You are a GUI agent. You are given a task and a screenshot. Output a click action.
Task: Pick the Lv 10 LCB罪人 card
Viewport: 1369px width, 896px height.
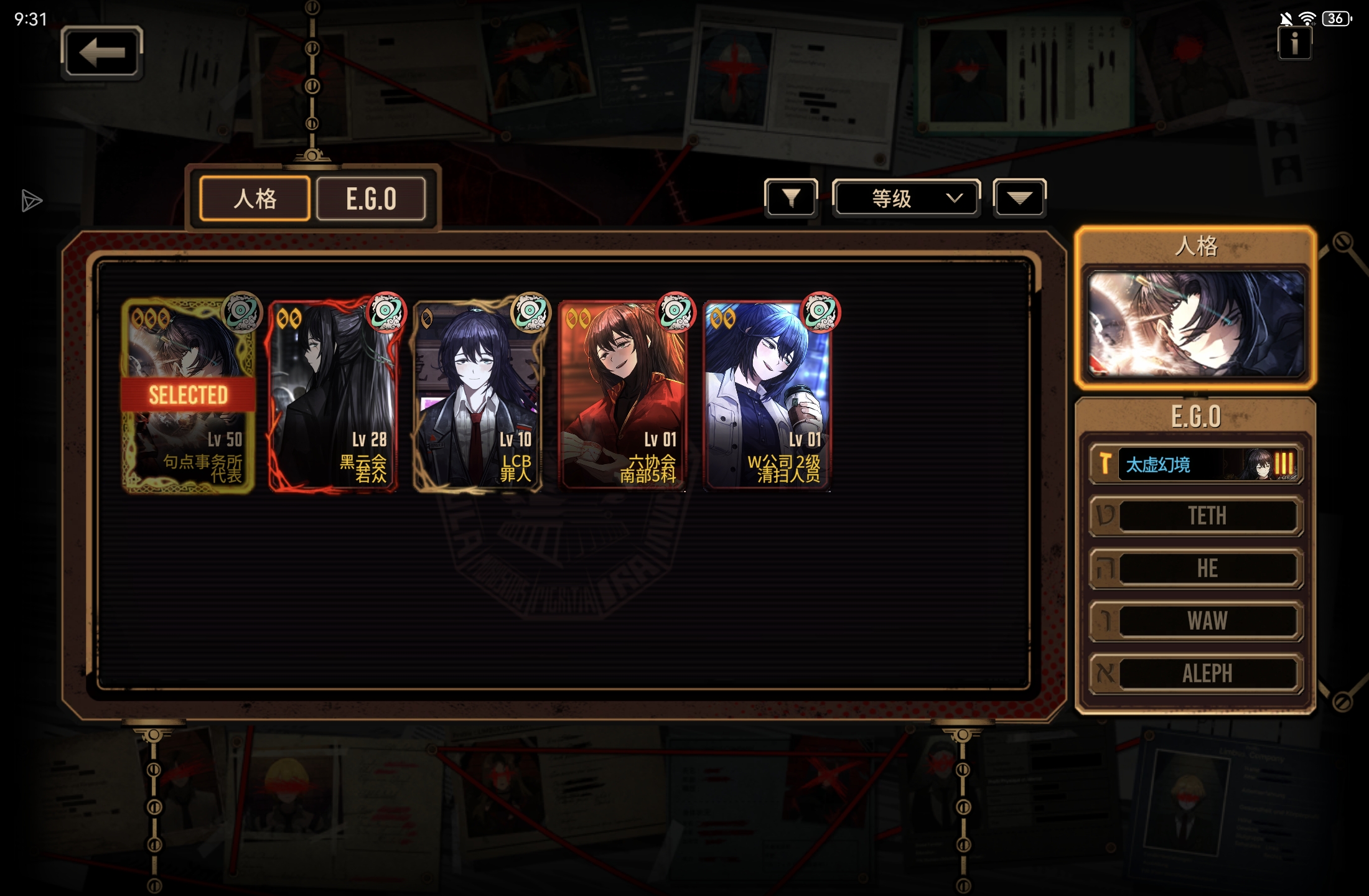(477, 396)
